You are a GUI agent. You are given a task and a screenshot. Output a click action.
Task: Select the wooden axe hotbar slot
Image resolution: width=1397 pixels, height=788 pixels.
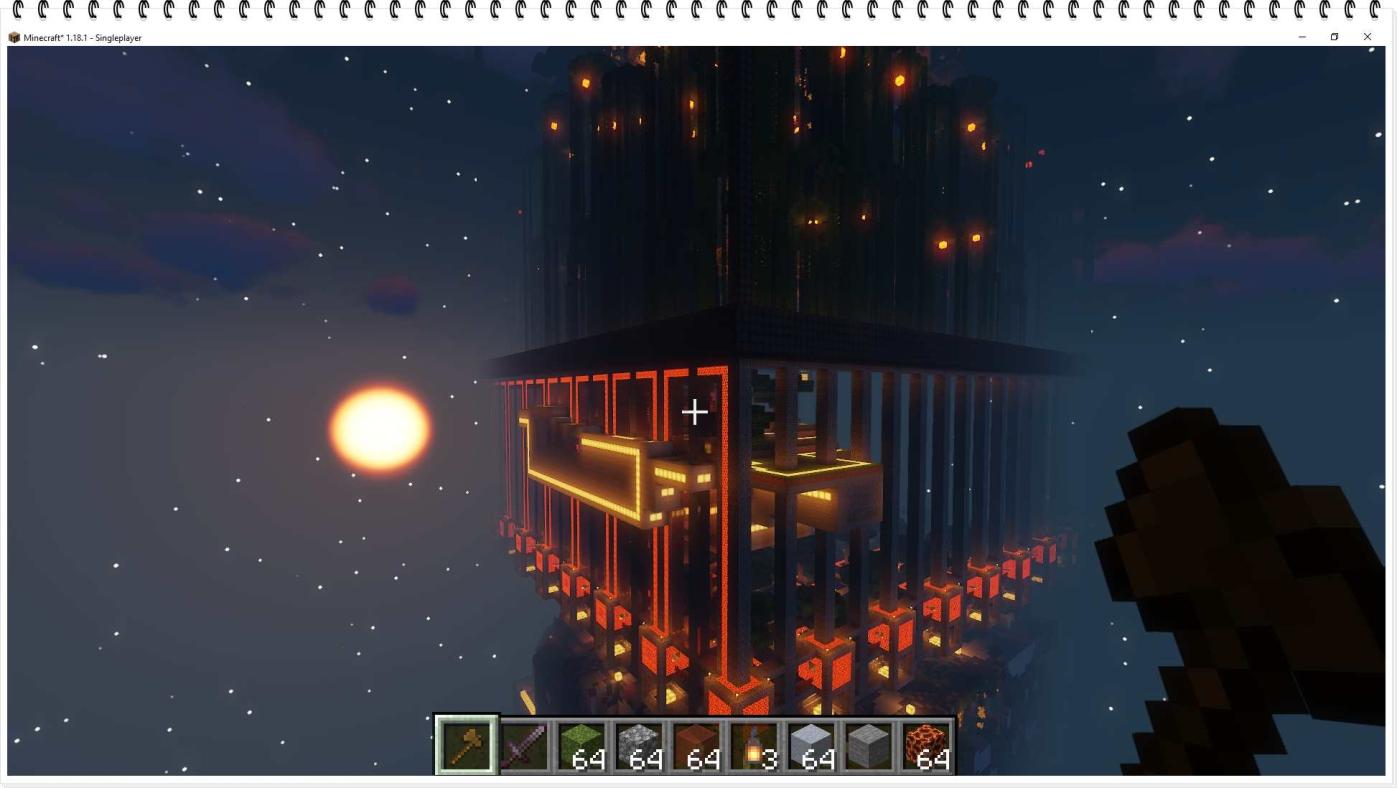click(465, 745)
